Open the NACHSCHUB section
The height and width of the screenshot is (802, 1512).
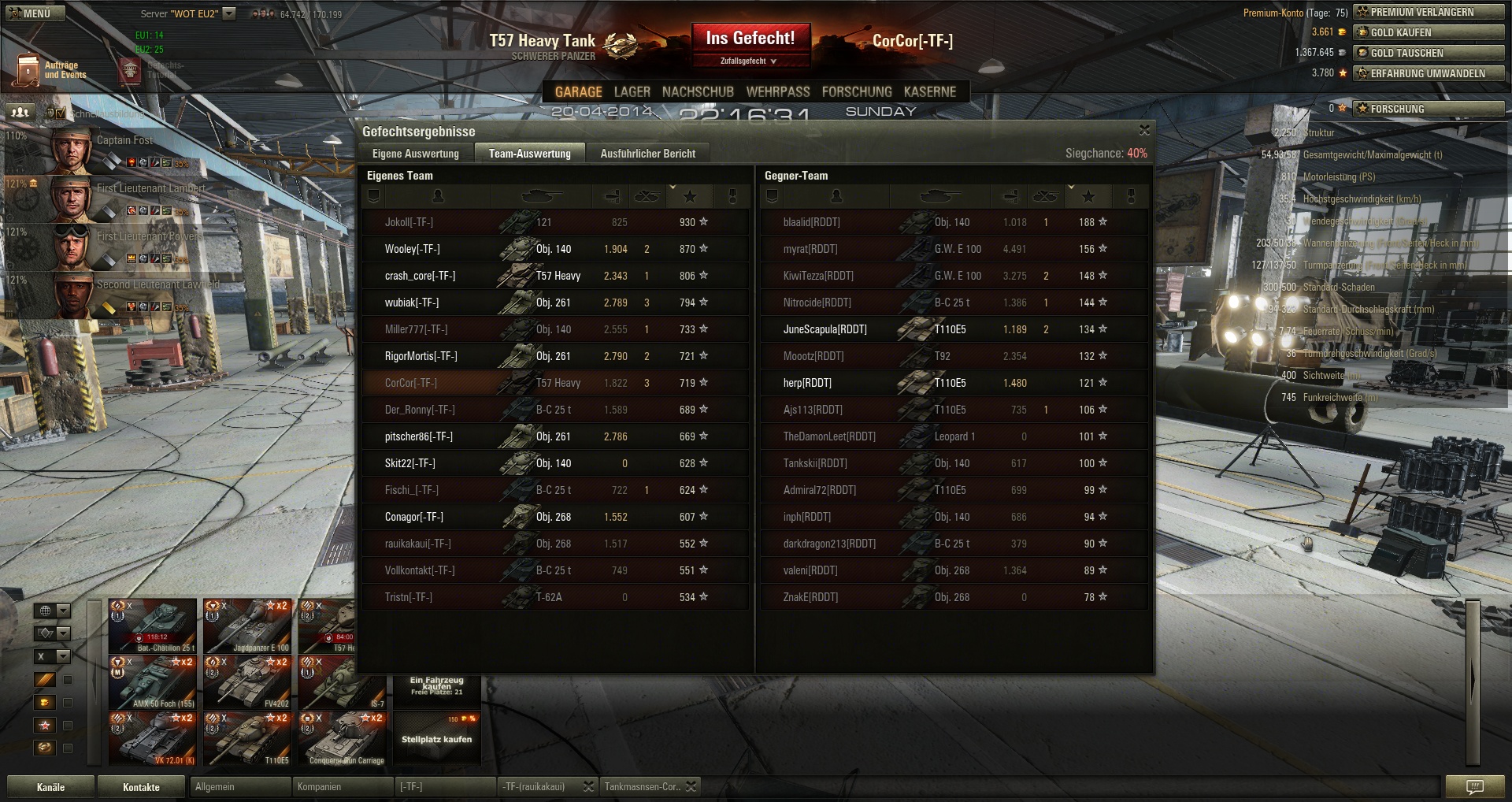pos(698,91)
